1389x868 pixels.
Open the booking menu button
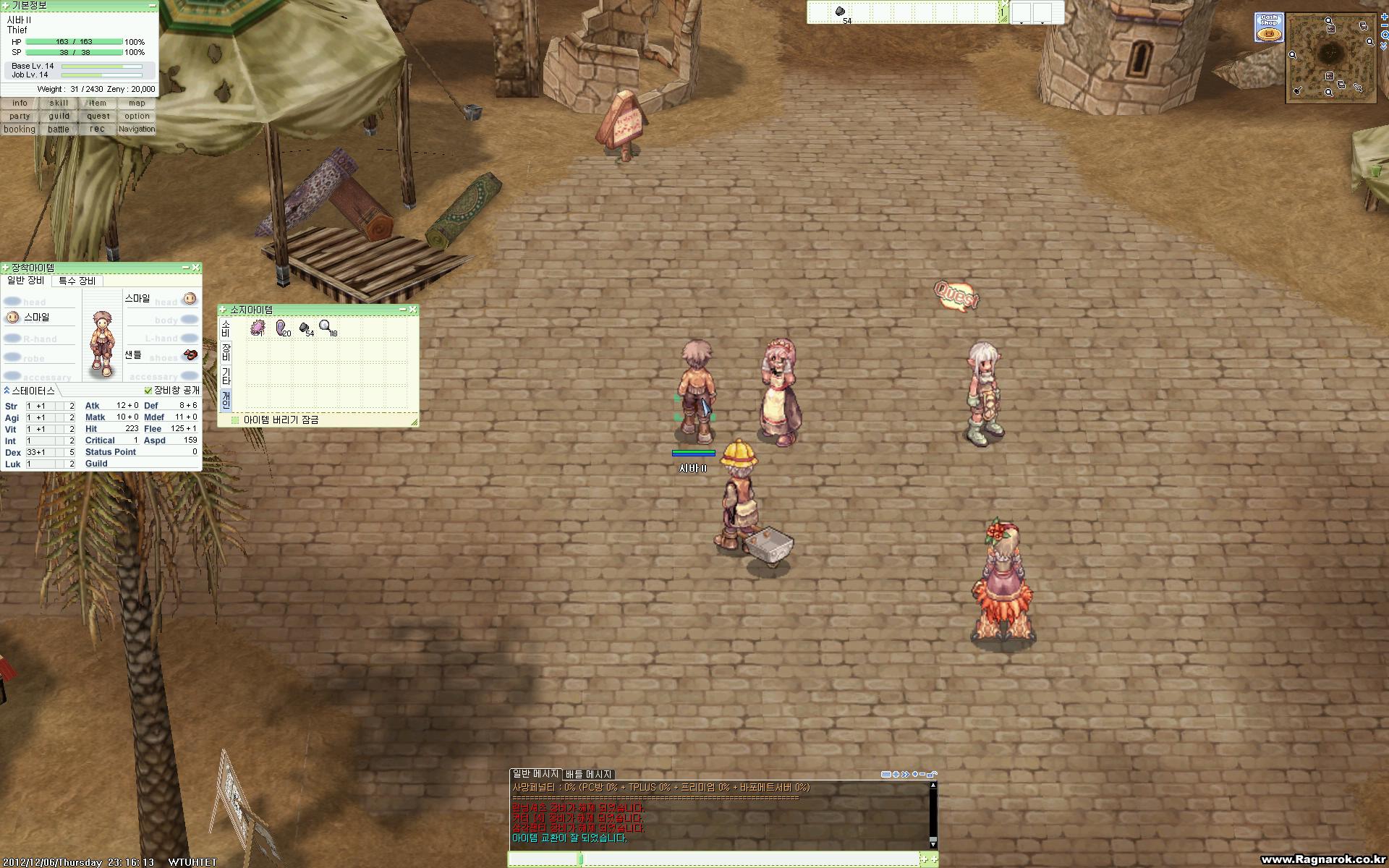(20, 129)
